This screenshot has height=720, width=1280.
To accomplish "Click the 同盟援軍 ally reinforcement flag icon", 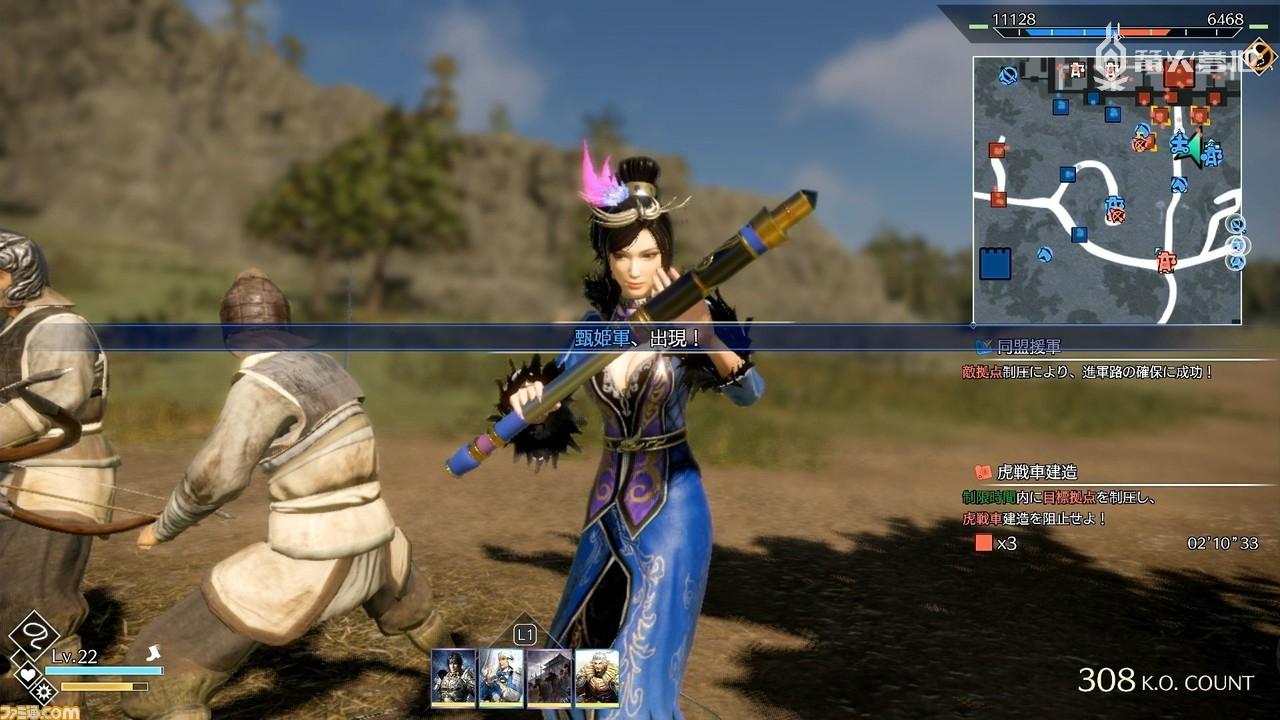I will [x=982, y=347].
